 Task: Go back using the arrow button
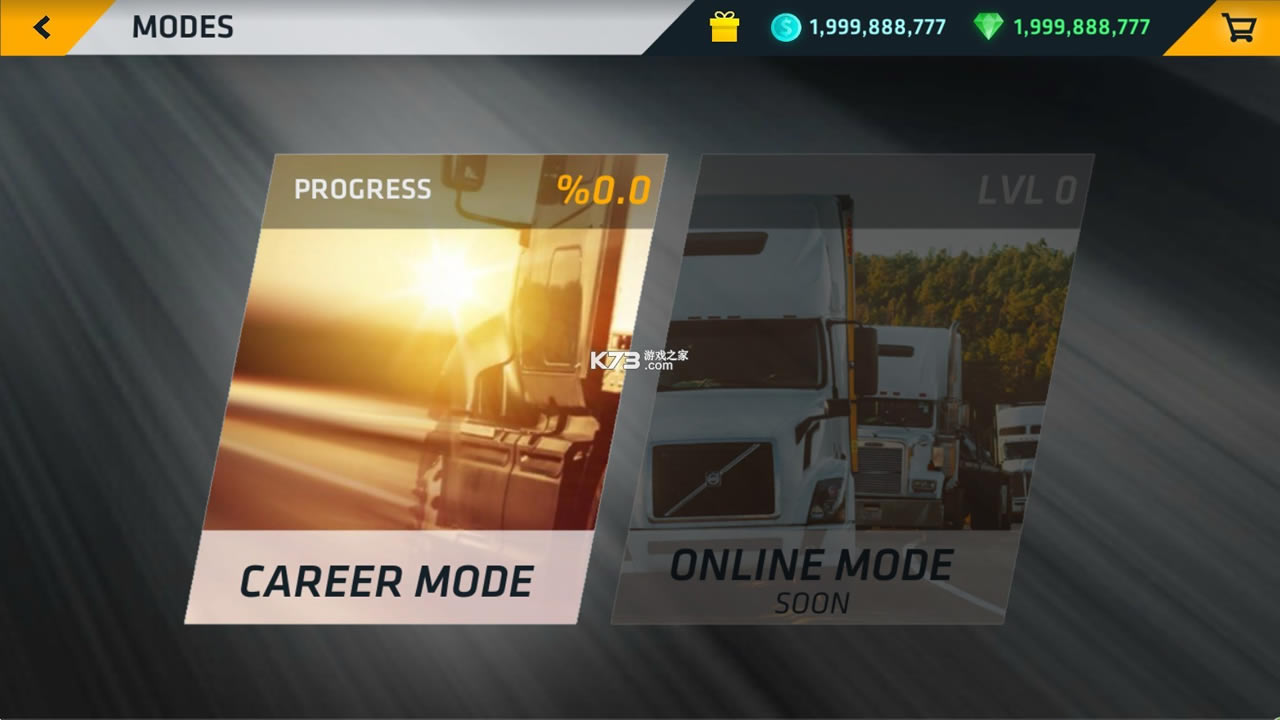(x=41, y=27)
